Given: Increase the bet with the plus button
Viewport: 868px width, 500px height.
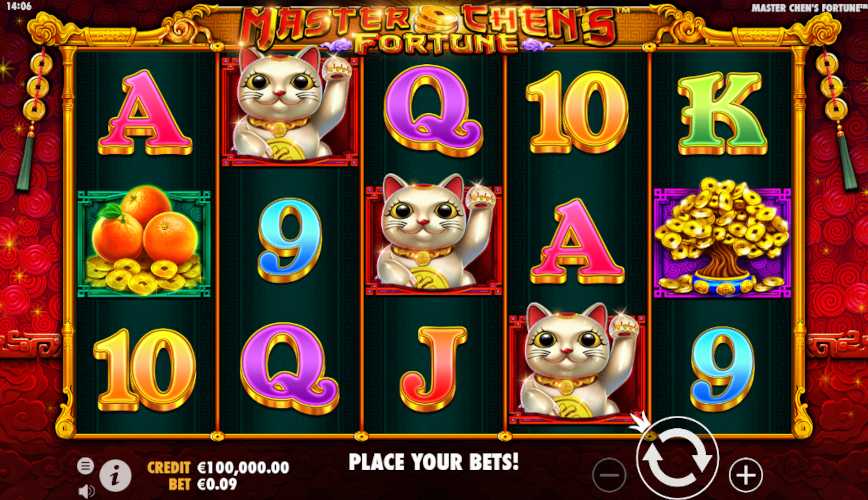Looking at the screenshot, I should tap(745, 472).
